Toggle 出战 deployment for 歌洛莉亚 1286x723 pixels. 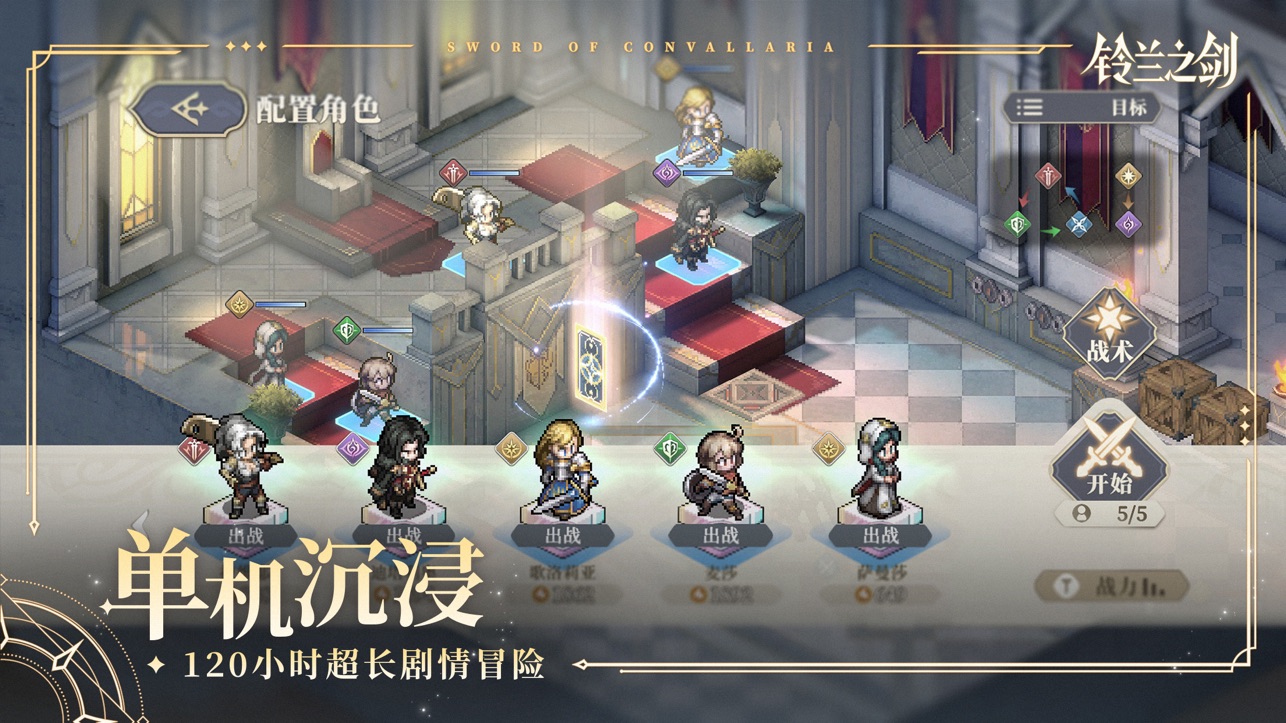565,537
